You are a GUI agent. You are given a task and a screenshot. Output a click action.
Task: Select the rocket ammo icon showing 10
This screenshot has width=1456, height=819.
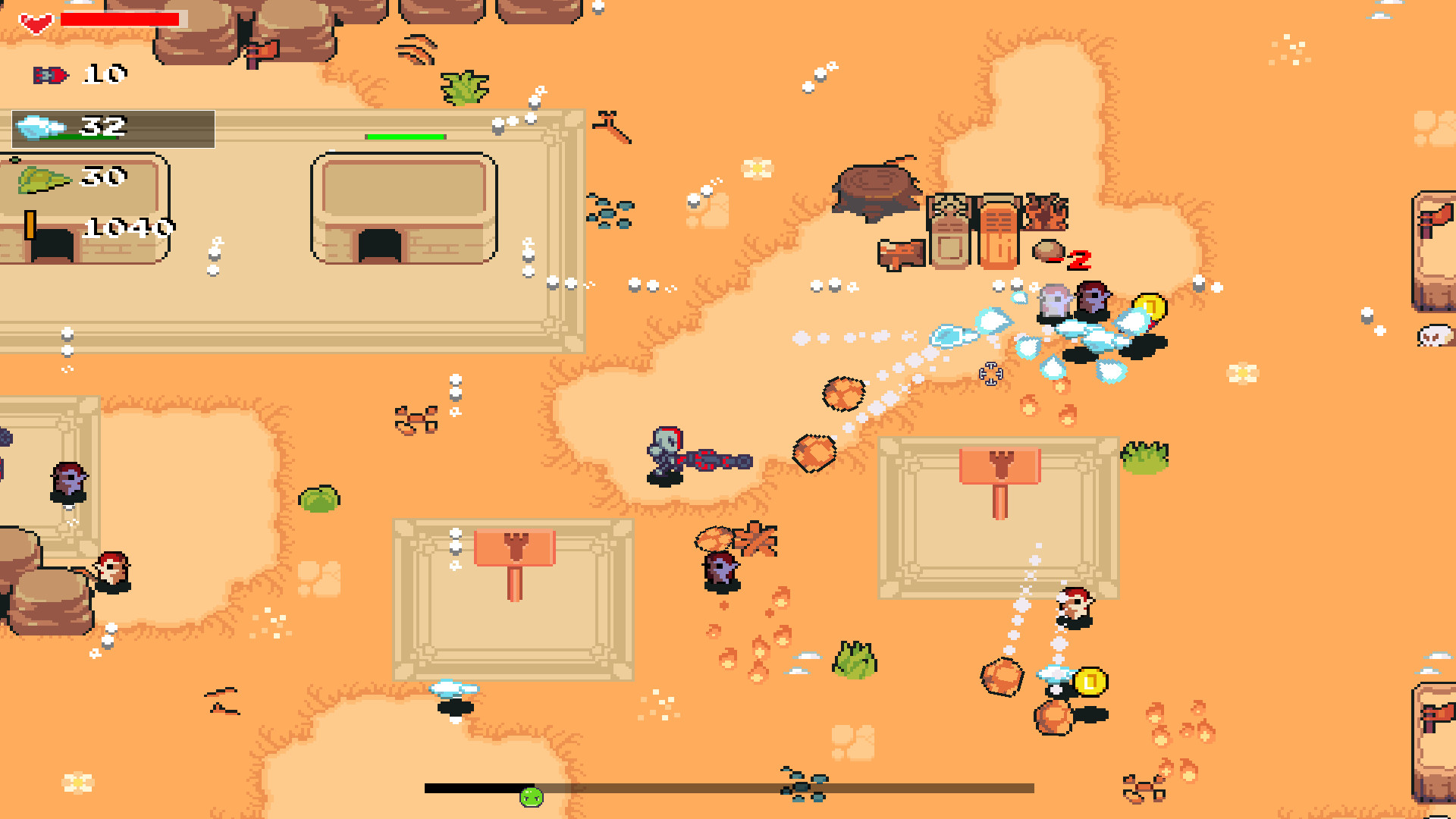coord(49,74)
